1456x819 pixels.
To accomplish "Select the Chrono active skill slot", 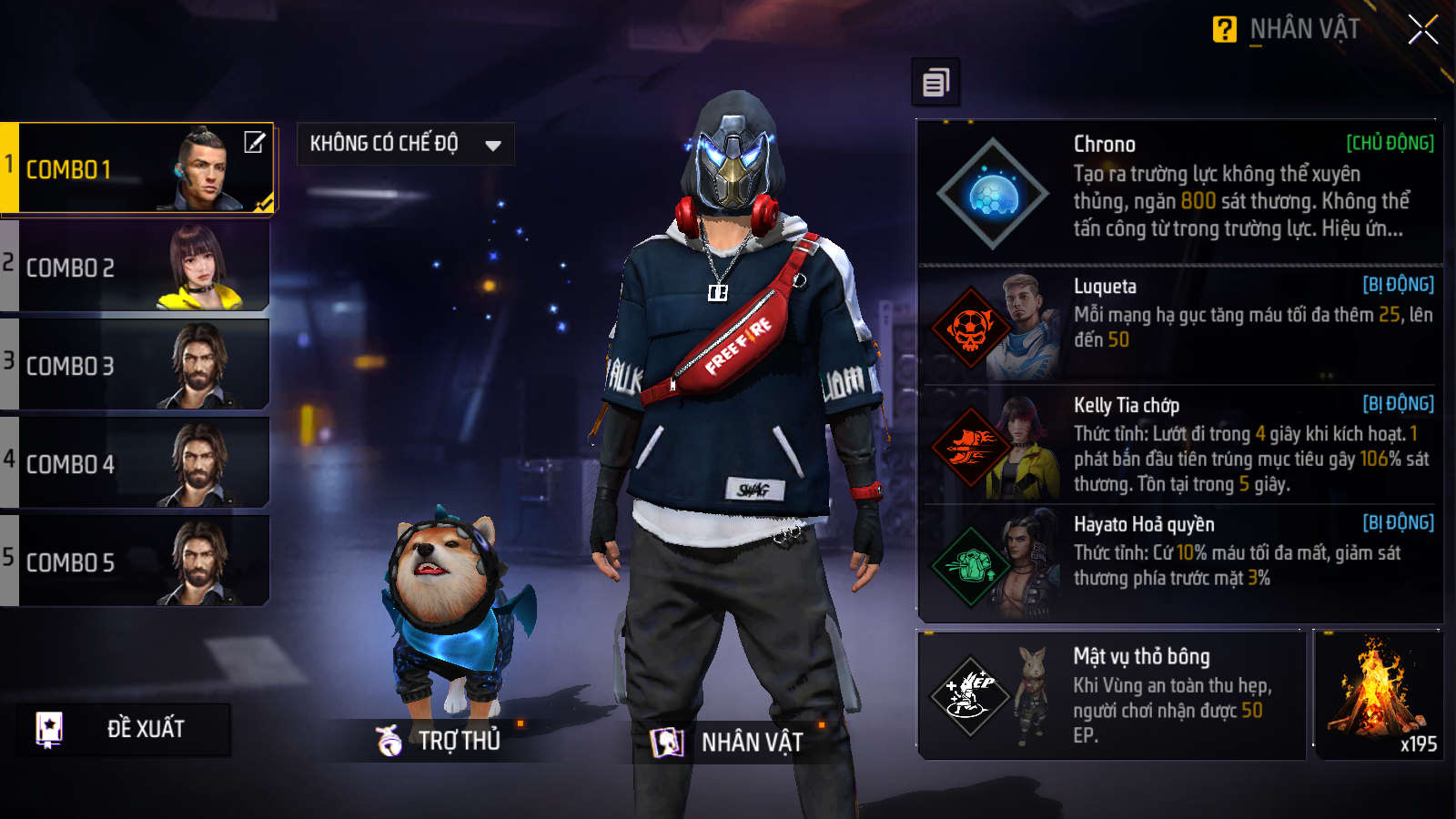I will click(1179, 191).
